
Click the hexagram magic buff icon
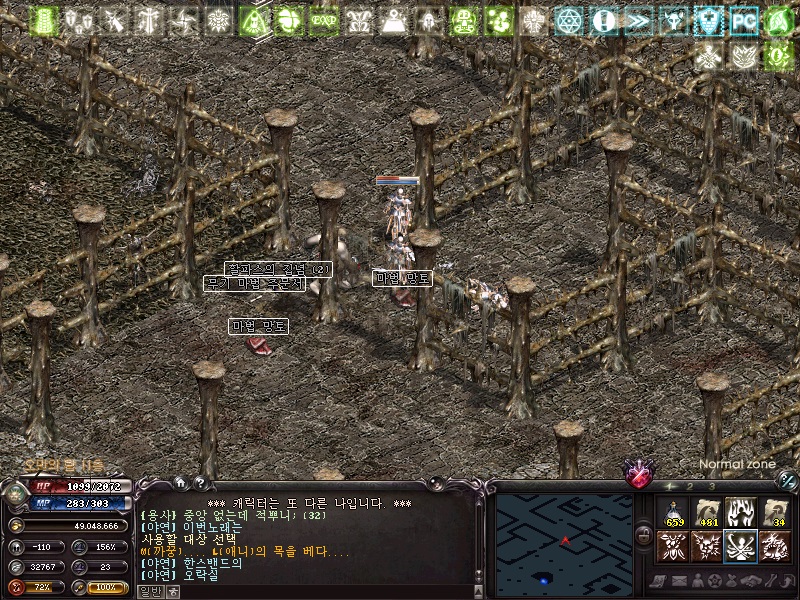pos(568,20)
